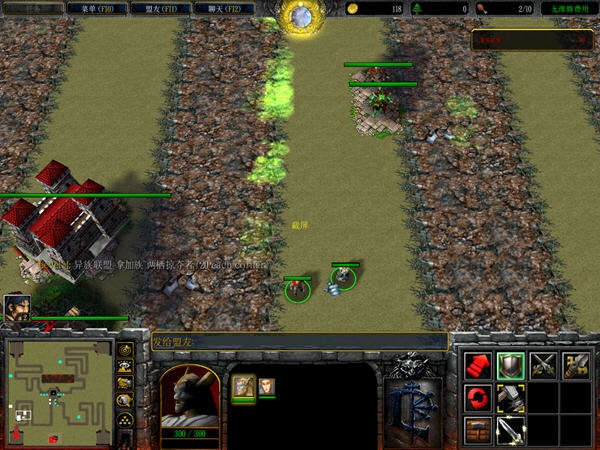Image resolution: width=600 pixels, height=450 pixels.
Task: Activate the minimap signal ping button
Action: (126, 351)
